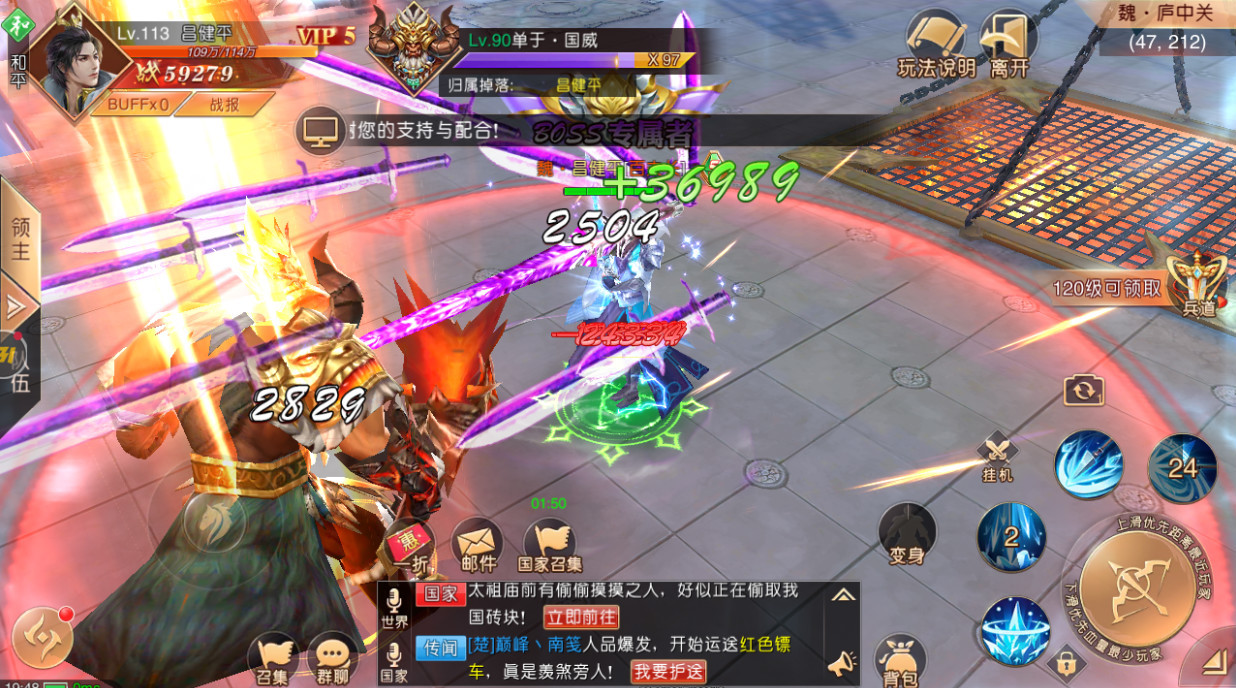Click the 立即前往 link in chat
The width and height of the screenshot is (1236, 688).
[580, 617]
